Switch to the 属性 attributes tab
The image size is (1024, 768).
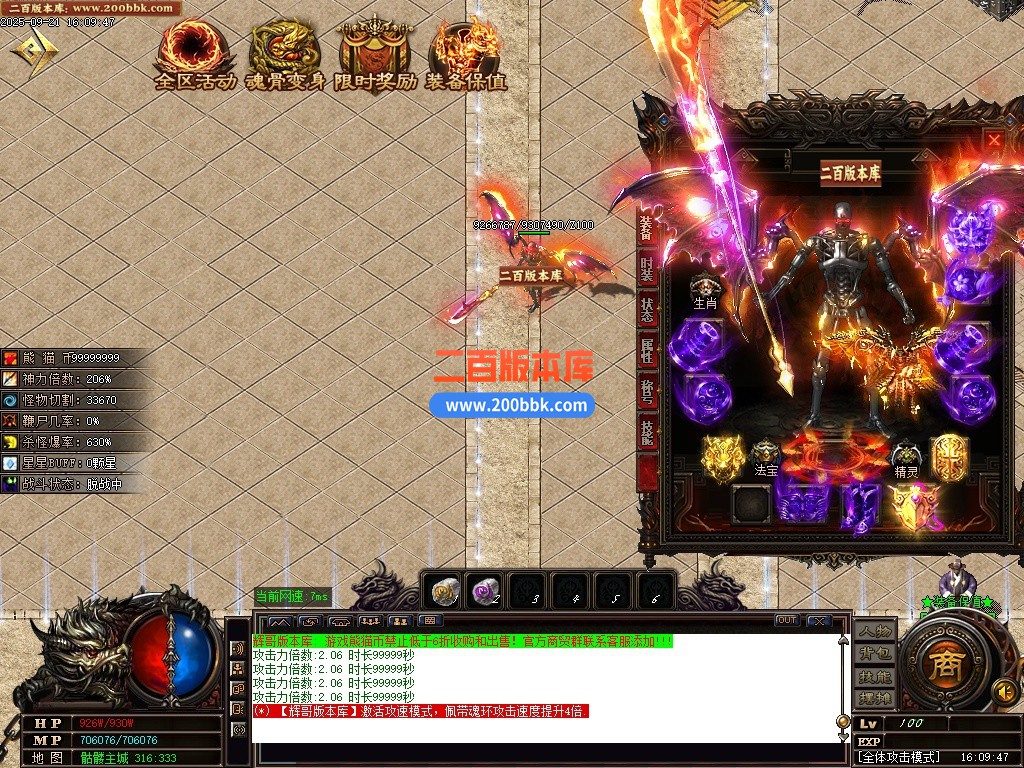[x=648, y=351]
